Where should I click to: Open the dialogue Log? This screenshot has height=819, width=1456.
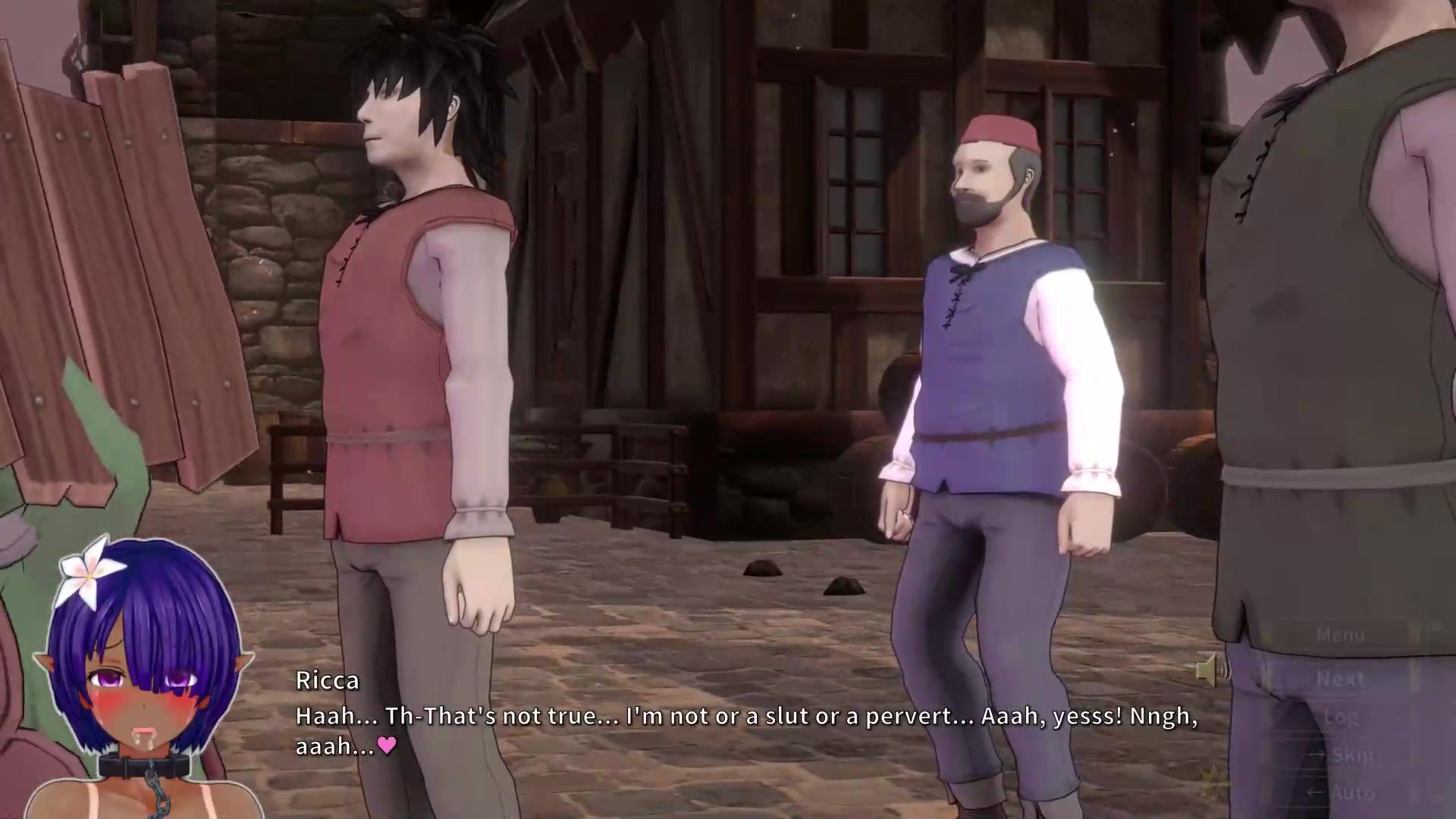click(1340, 717)
